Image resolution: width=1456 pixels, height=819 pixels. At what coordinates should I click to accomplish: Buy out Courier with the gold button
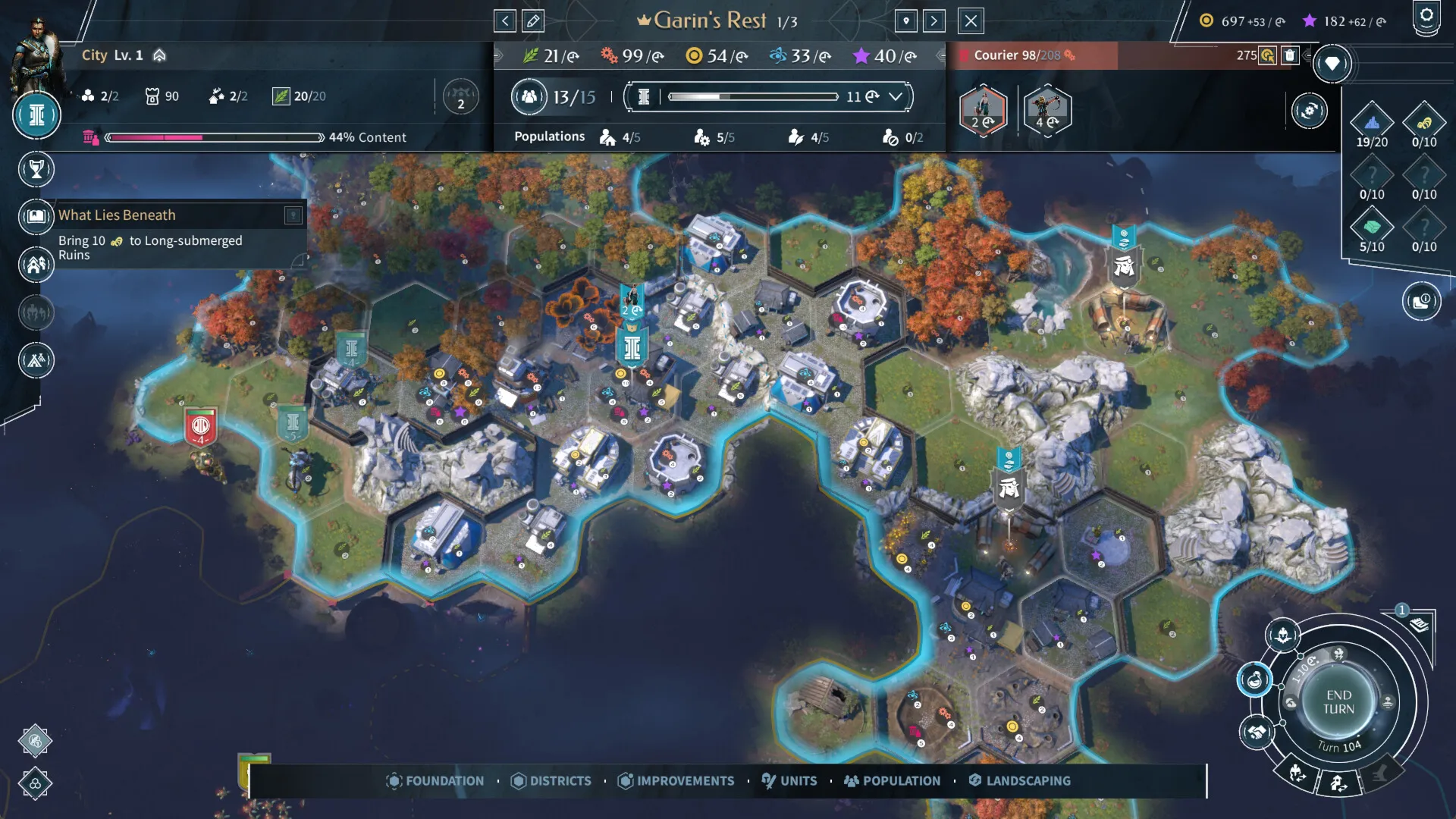pyautogui.click(x=1267, y=55)
